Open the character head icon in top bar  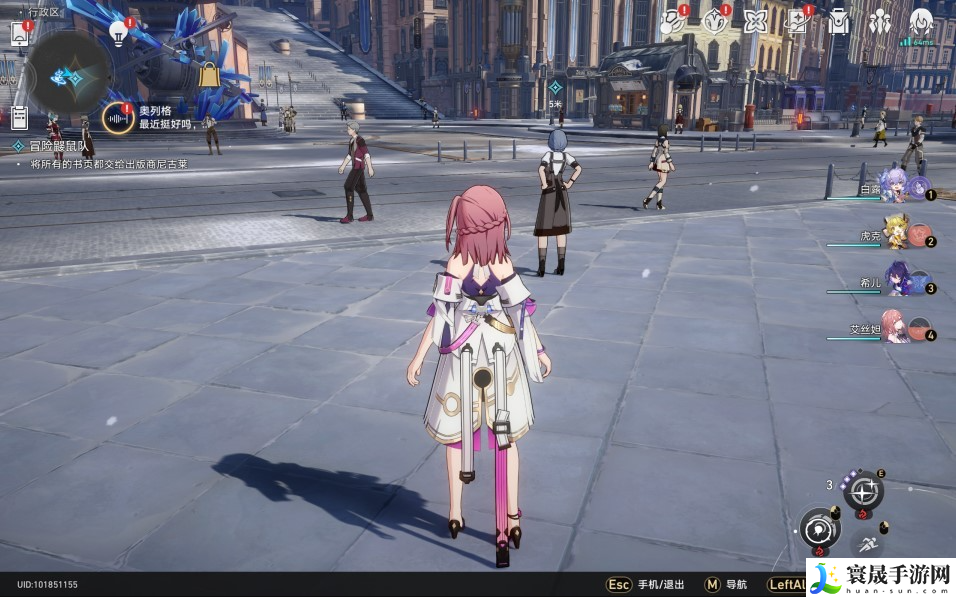pos(921,21)
